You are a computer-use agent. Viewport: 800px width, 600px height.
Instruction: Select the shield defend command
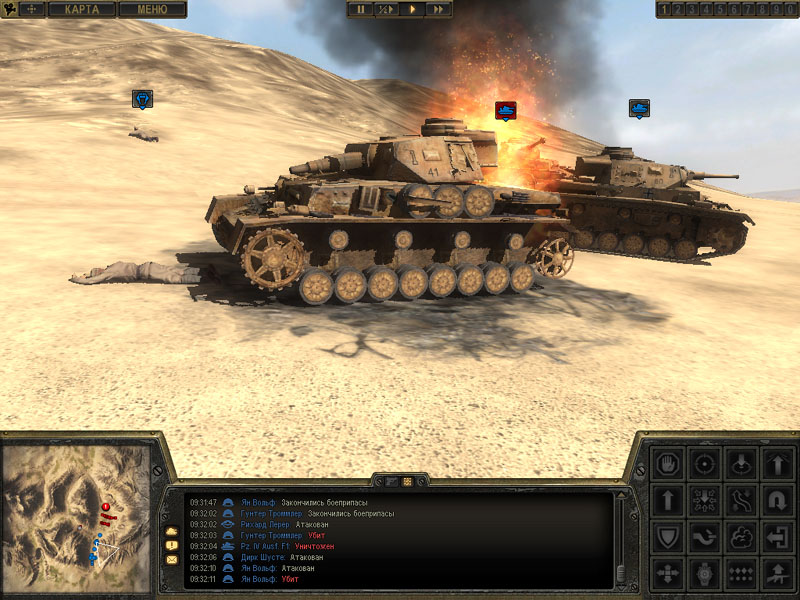click(x=667, y=537)
